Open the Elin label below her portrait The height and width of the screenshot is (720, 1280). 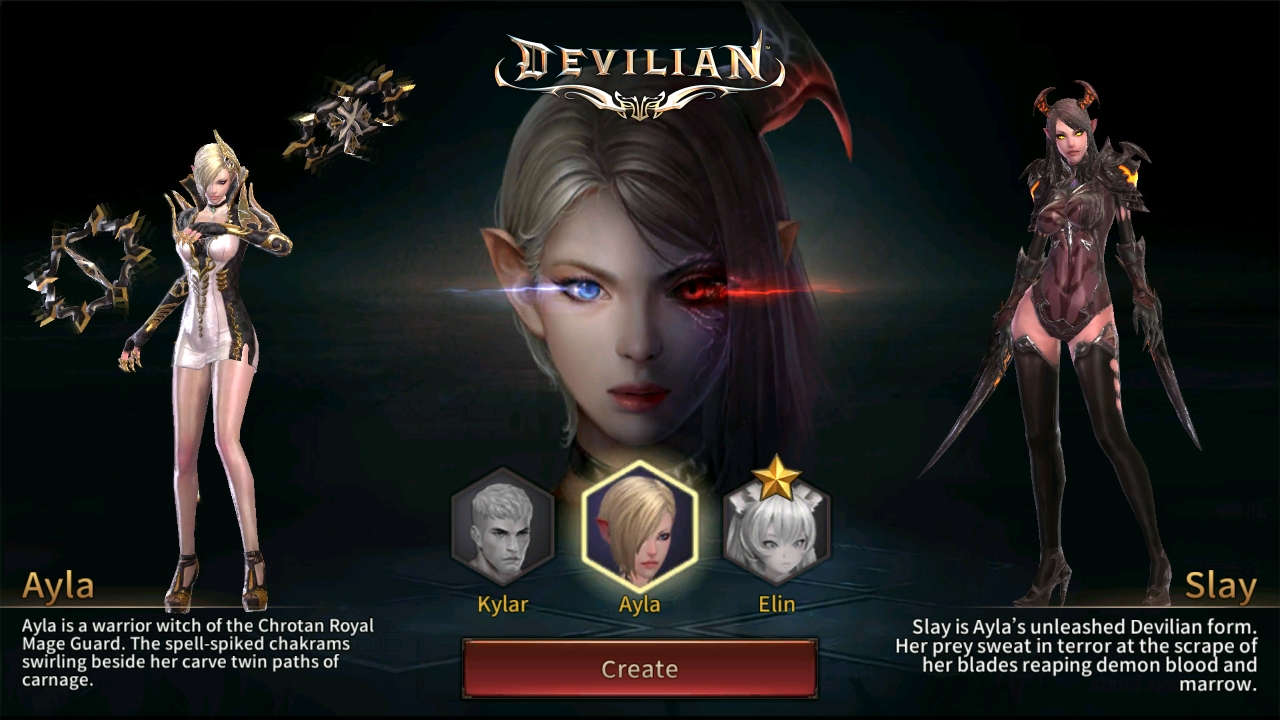(x=776, y=604)
